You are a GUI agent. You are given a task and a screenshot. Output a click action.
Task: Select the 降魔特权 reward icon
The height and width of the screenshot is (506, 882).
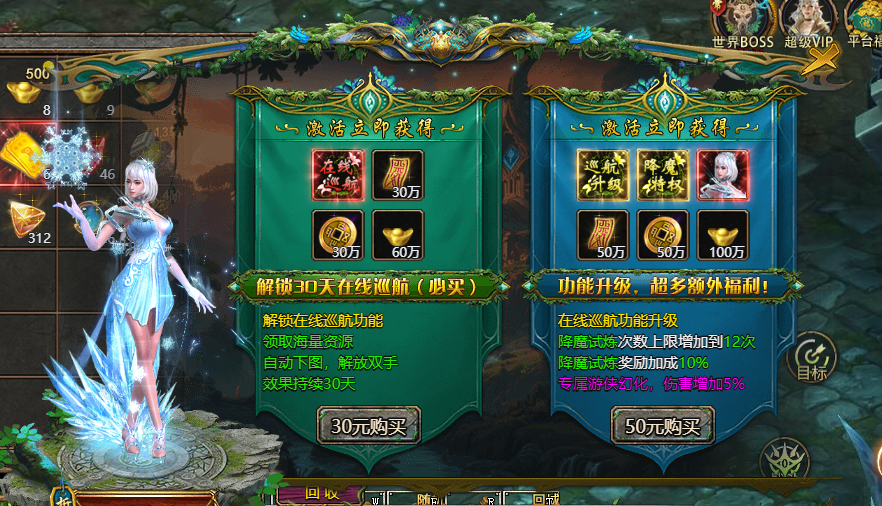click(663, 175)
